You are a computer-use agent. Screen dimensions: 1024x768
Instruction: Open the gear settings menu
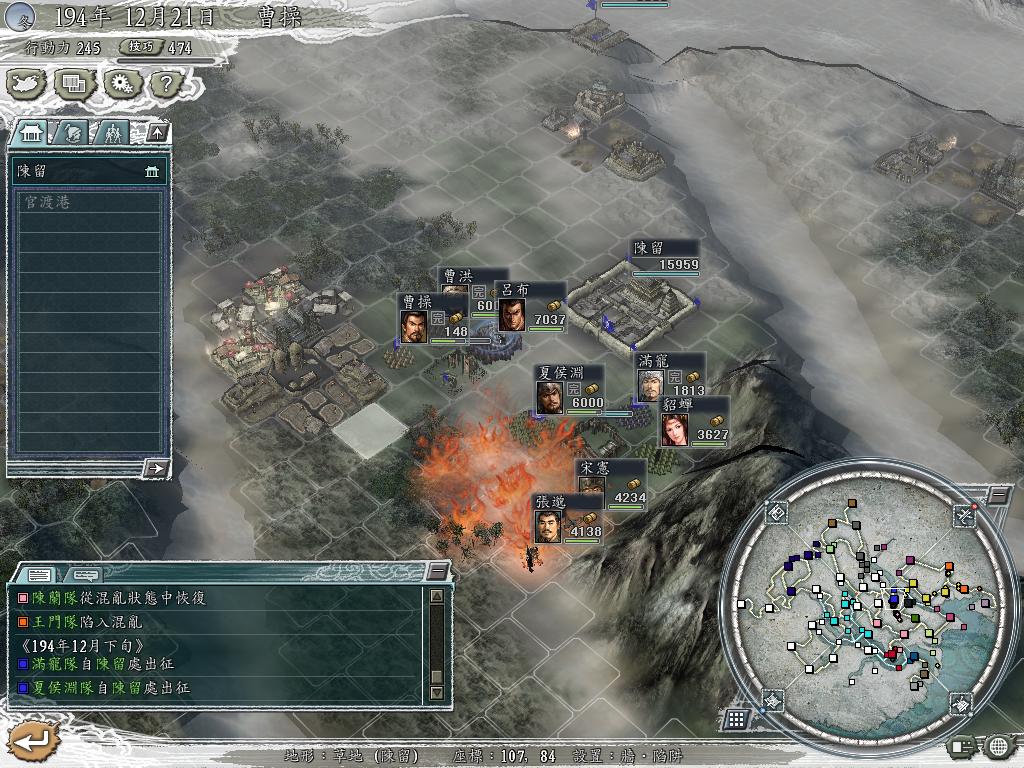pos(120,84)
